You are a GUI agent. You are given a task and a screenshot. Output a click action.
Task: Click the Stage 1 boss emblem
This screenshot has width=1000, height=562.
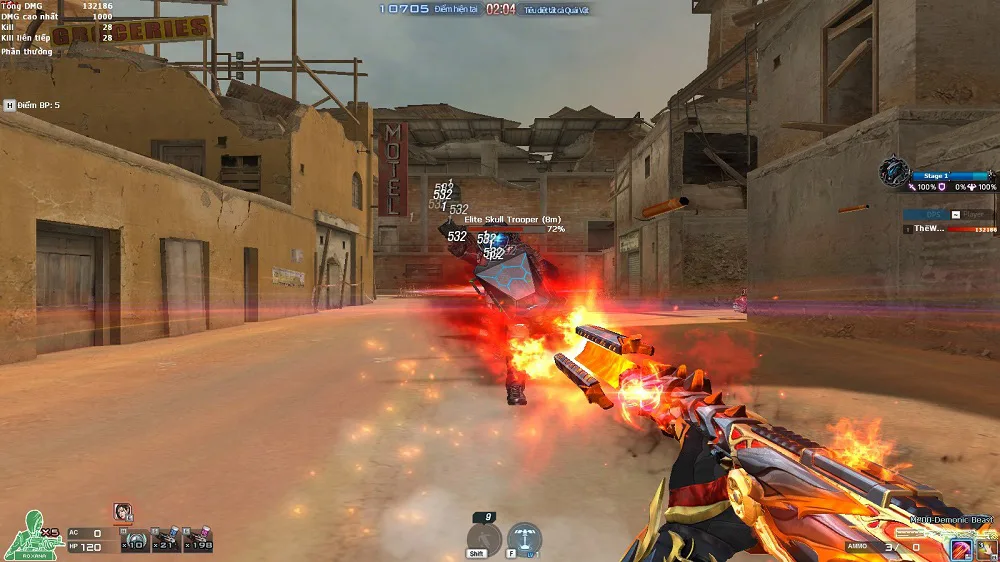click(894, 171)
